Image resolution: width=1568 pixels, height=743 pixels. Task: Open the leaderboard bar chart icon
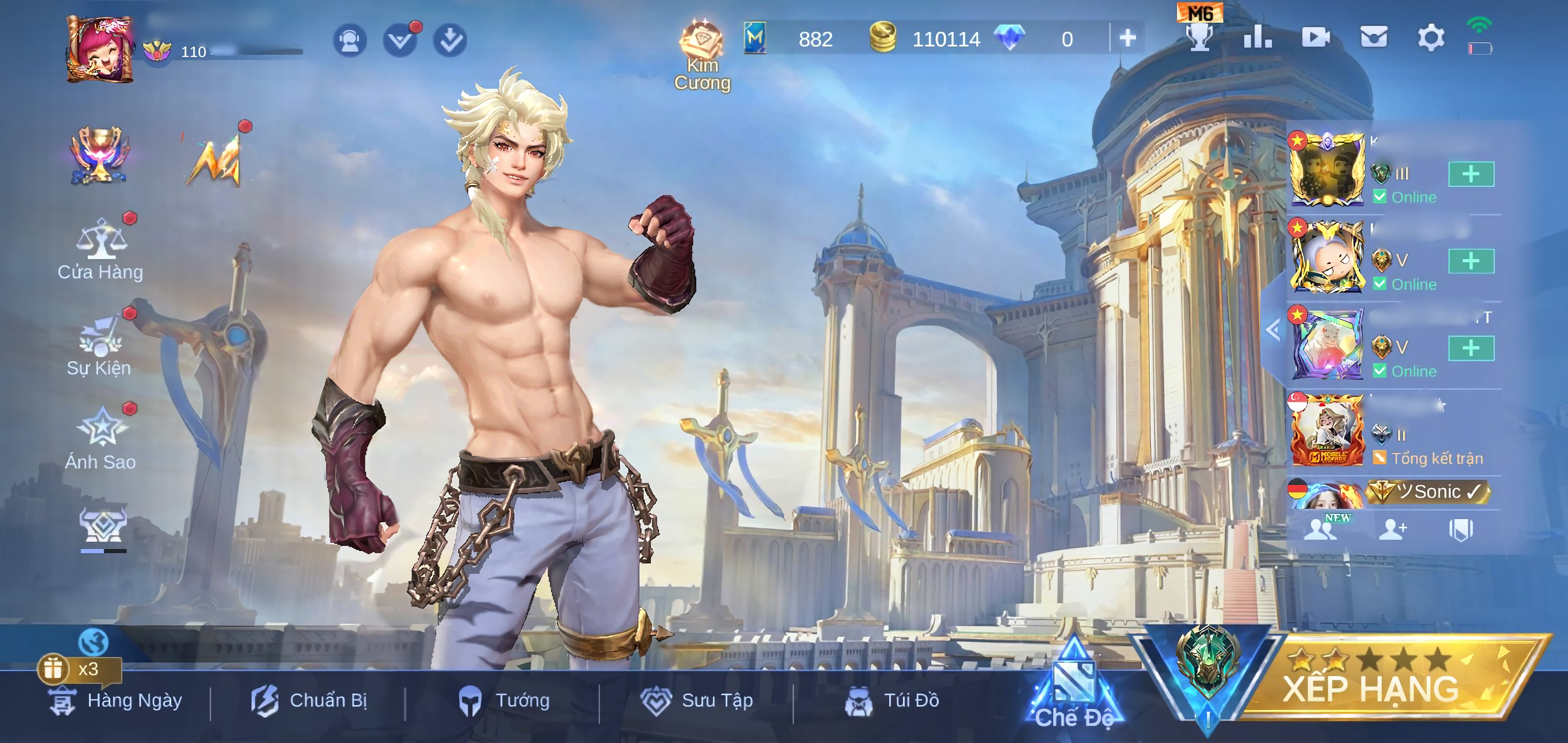point(1258,38)
